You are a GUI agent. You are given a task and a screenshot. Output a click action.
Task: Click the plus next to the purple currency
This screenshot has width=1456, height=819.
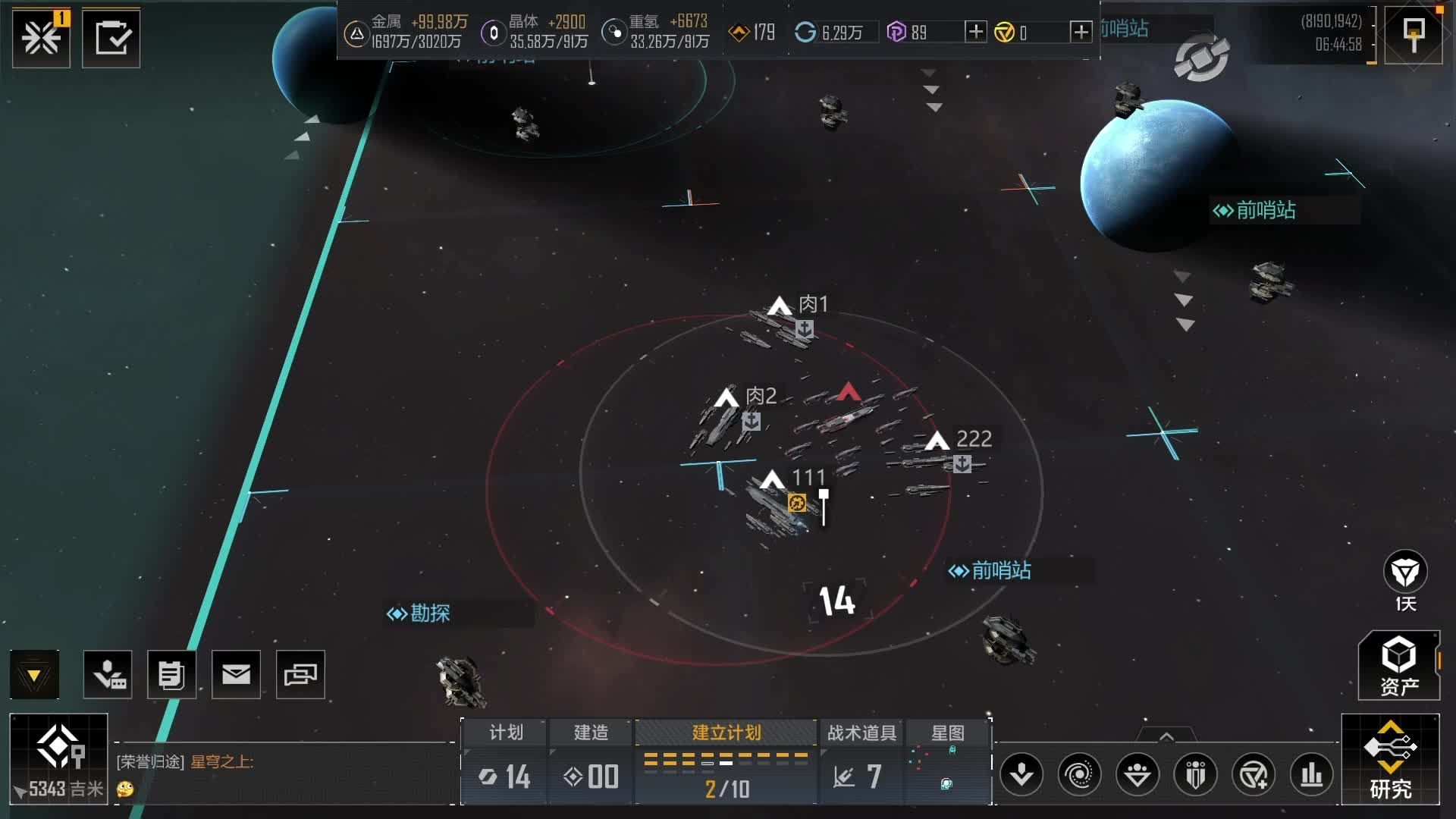click(975, 33)
